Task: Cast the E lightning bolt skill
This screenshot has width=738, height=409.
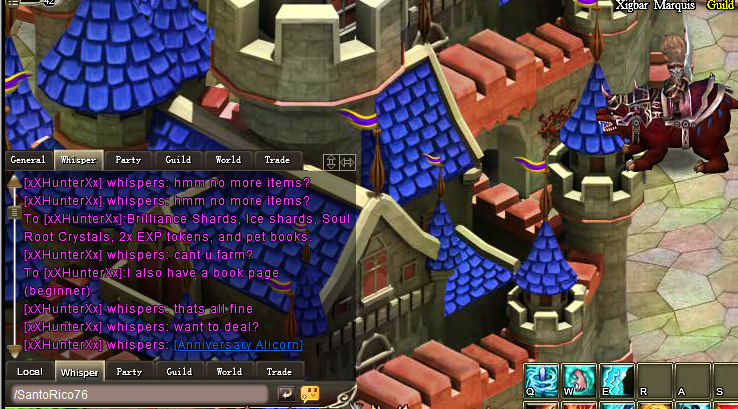Action: (x=615, y=380)
